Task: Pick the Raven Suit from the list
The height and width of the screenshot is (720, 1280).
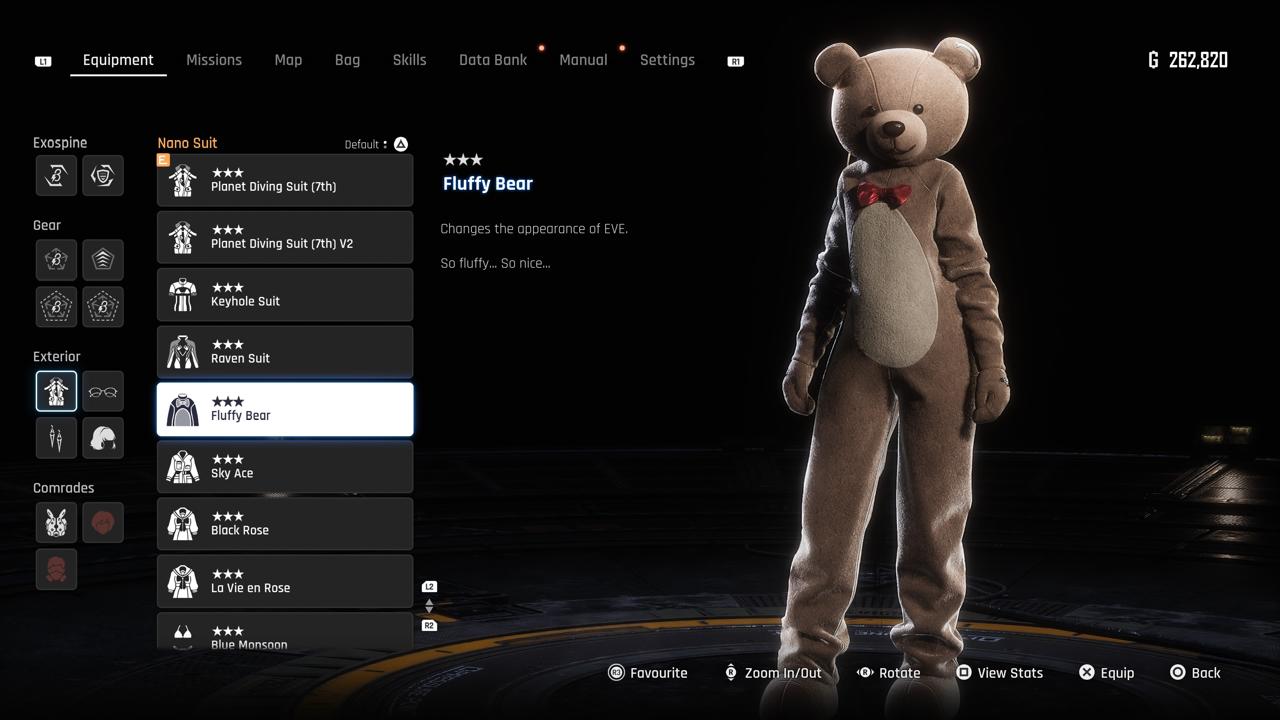Action: coord(285,352)
